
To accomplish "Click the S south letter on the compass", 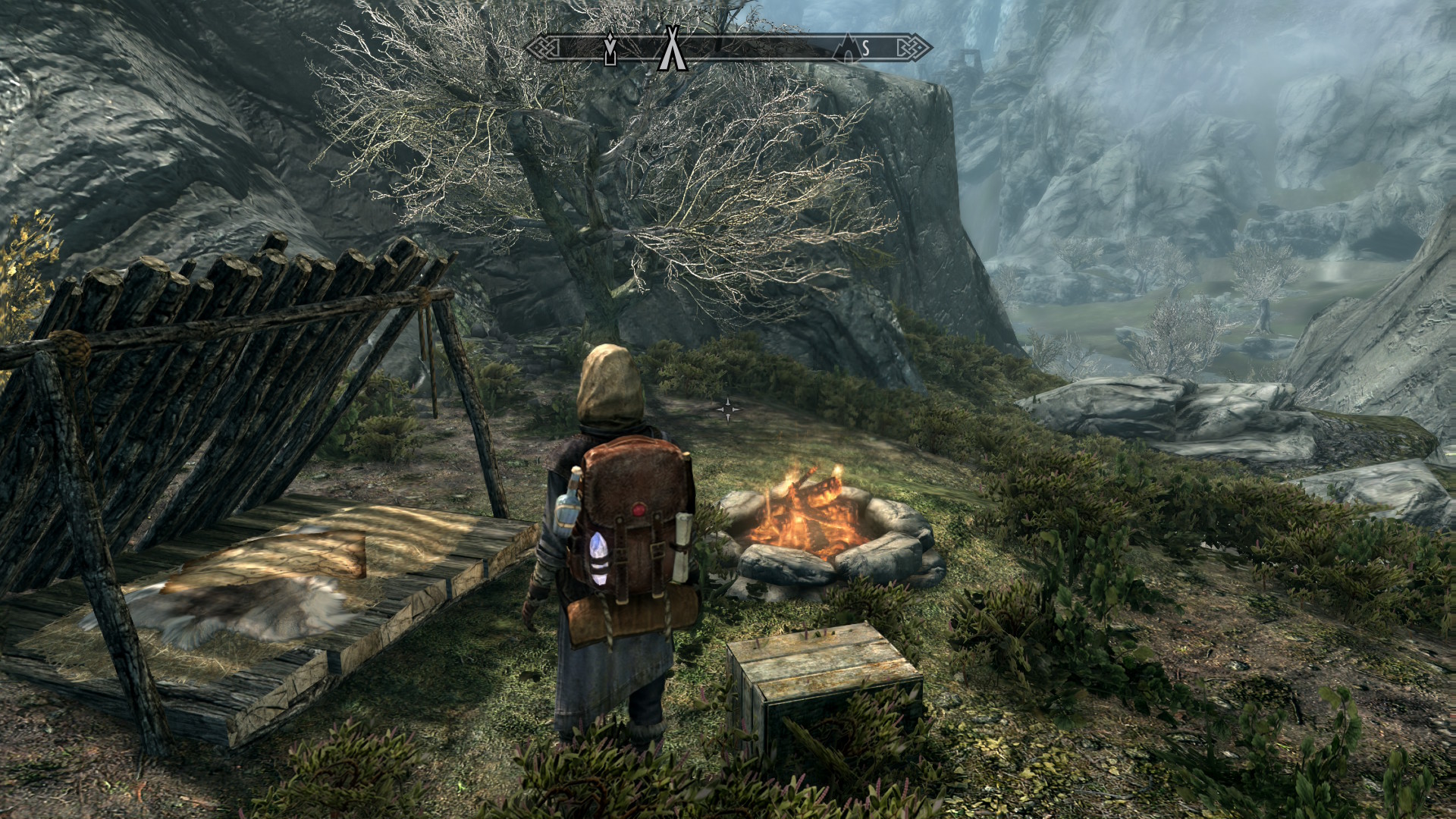I will 865,49.
